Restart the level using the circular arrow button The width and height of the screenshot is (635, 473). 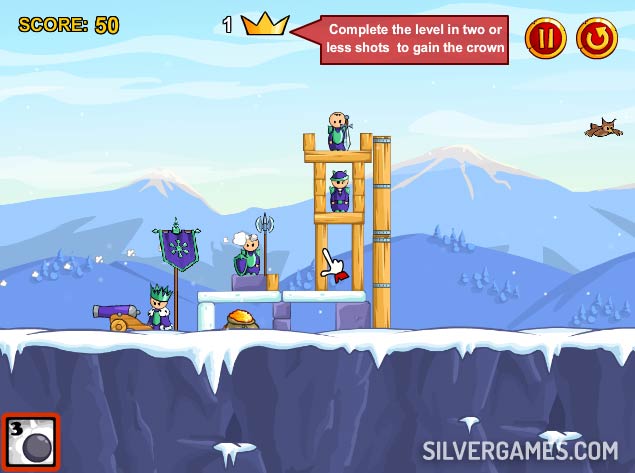598,38
